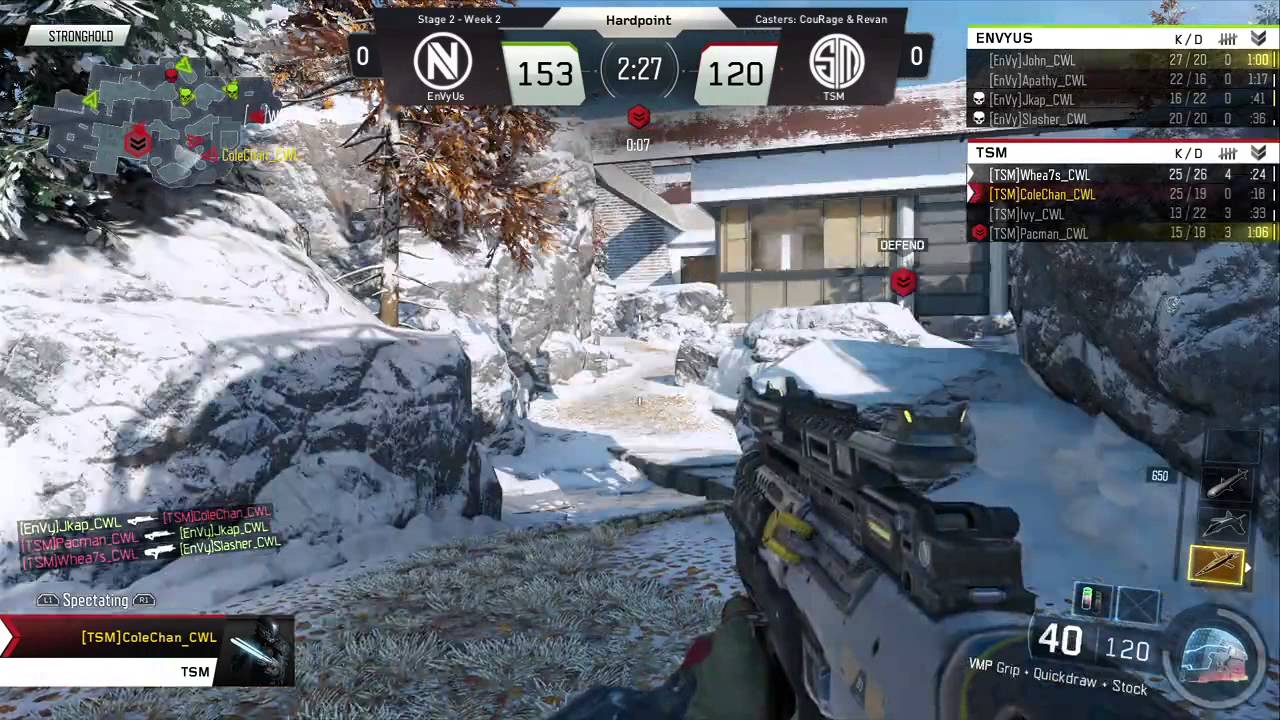Select Pacman_CWL's scoreboard row
This screenshot has width=1280, height=720.
(1120, 233)
